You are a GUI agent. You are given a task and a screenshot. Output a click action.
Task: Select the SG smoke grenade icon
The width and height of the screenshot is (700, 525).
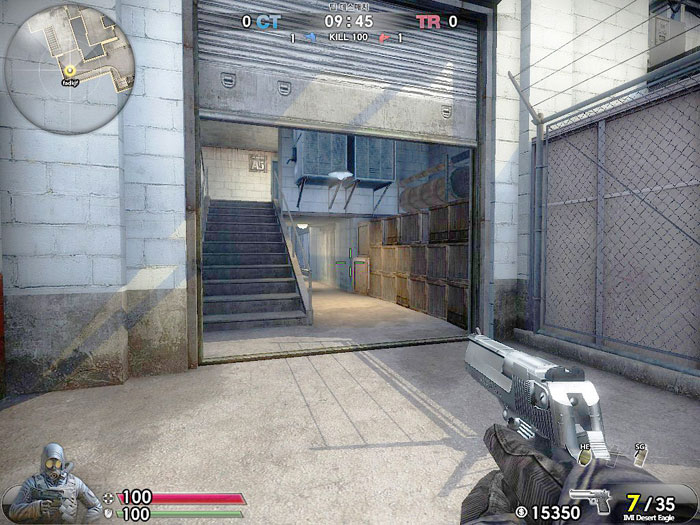pos(640,459)
